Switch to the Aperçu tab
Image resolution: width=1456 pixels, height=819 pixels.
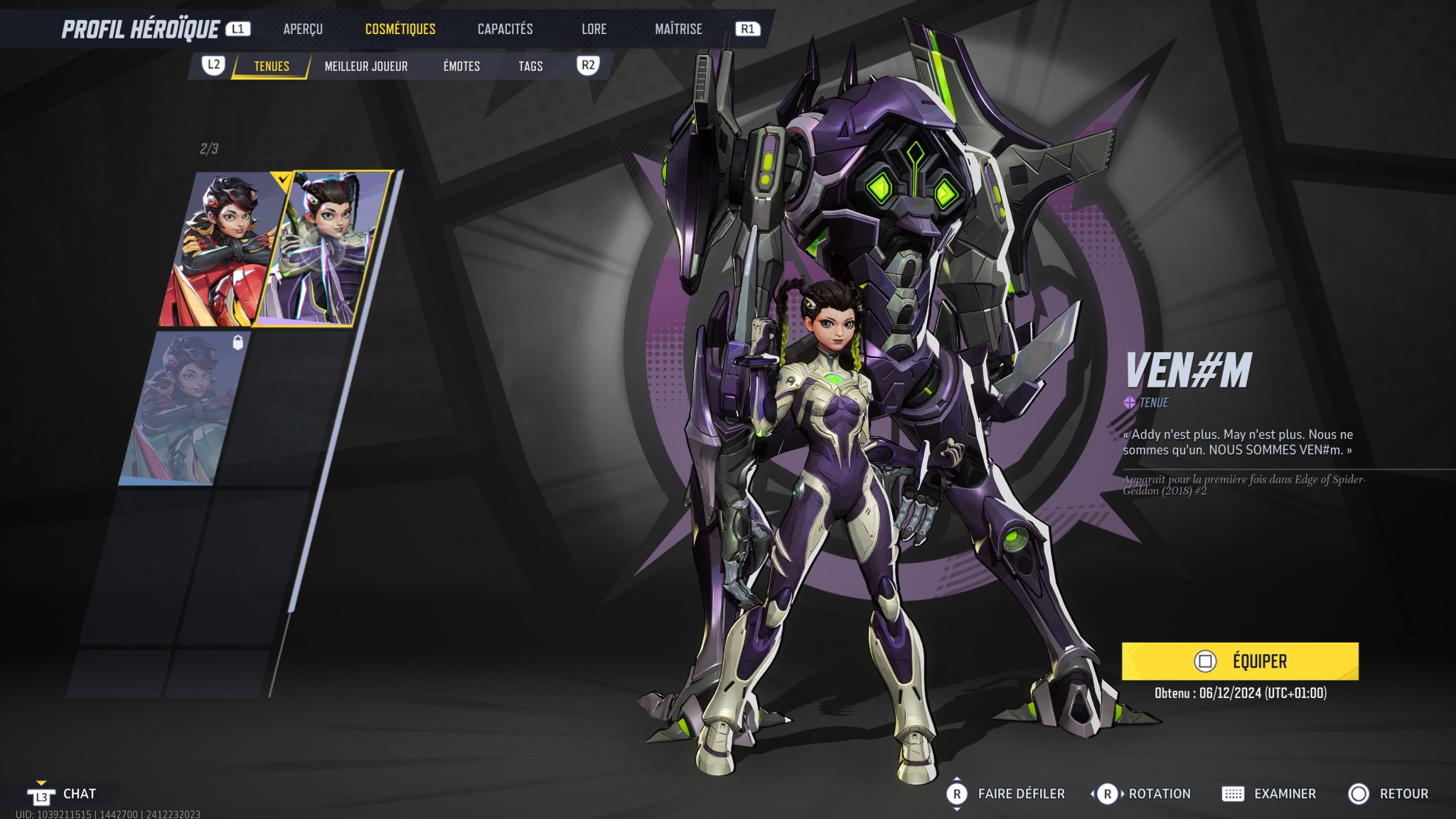[303, 29]
